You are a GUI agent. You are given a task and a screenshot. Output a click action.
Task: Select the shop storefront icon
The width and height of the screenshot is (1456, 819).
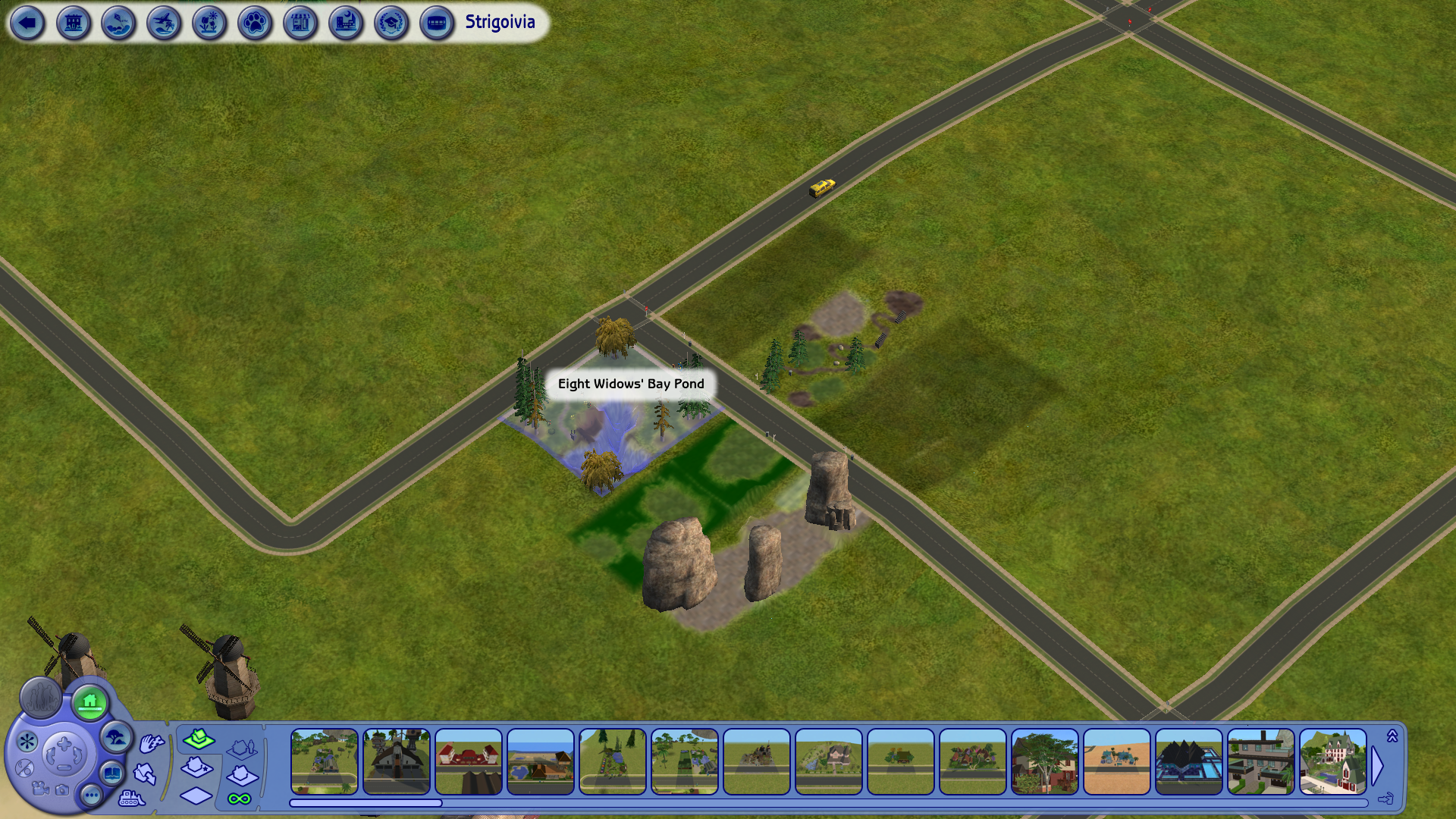coord(300,23)
